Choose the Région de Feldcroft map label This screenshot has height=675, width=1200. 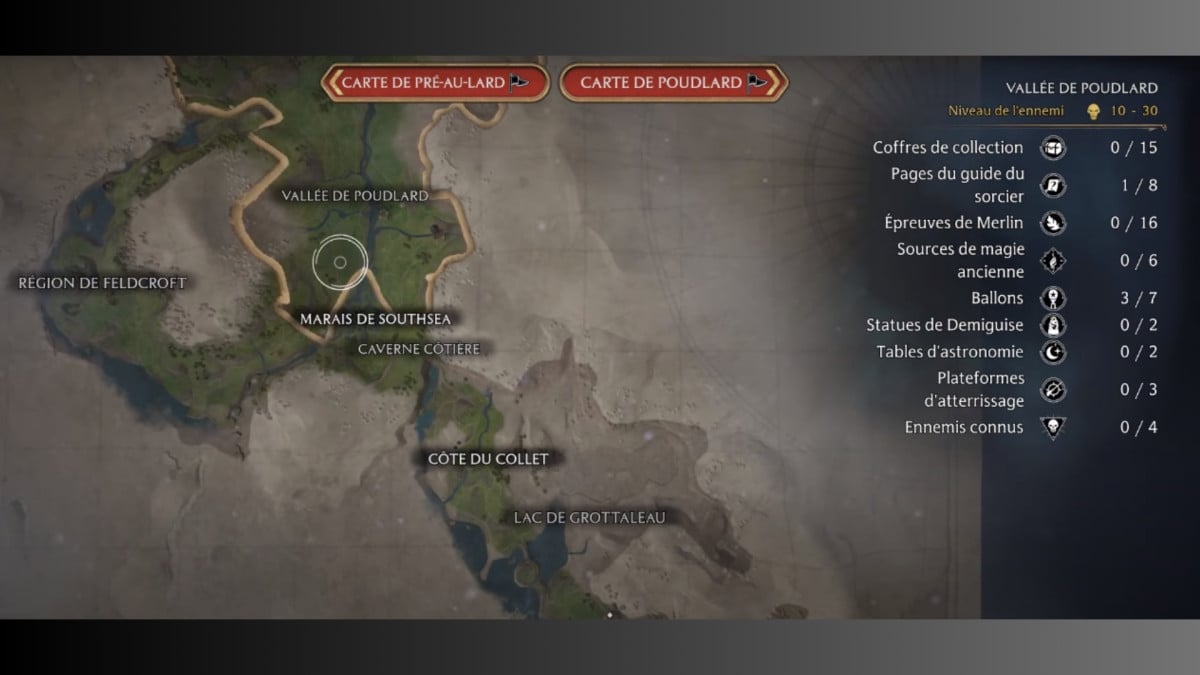[x=102, y=283]
